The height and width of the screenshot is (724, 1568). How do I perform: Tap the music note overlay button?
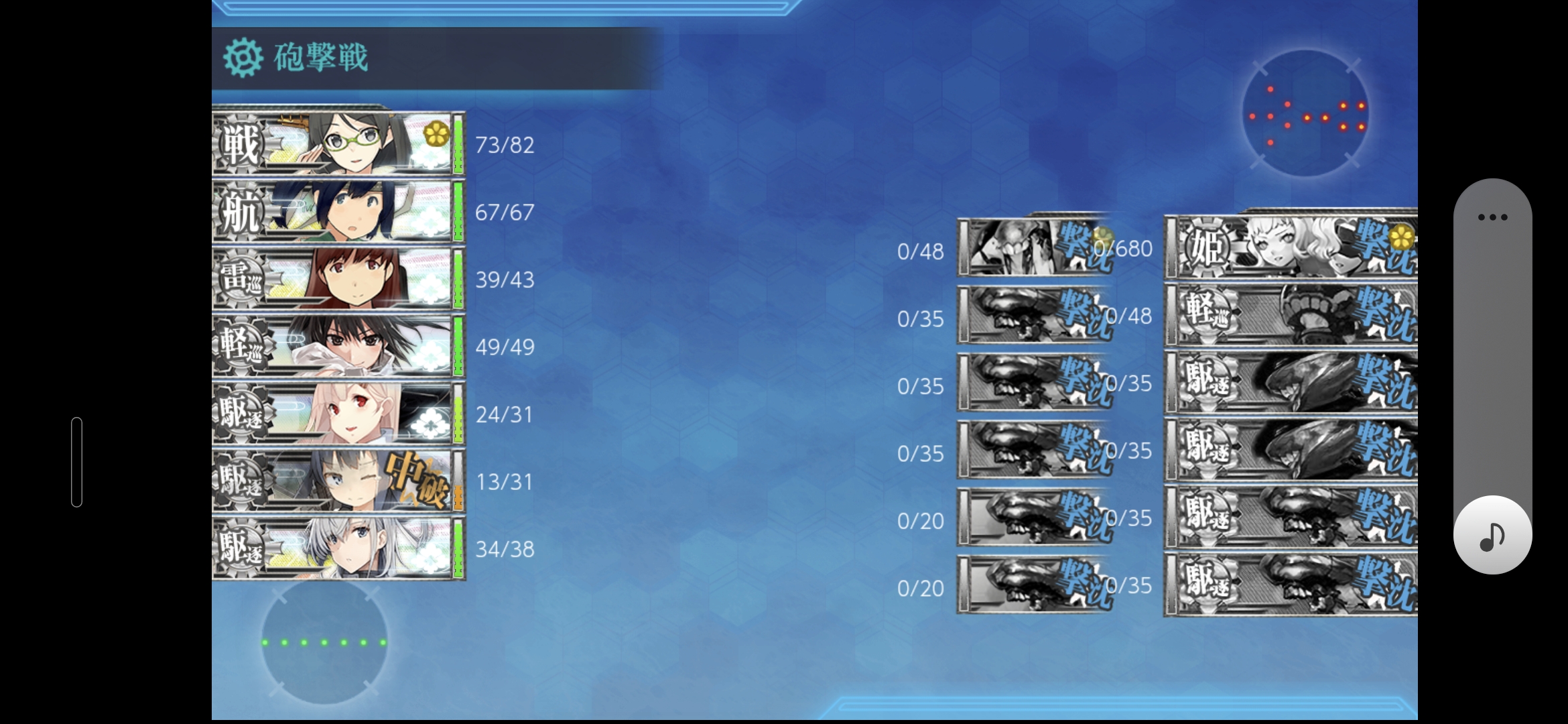[1492, 536]
